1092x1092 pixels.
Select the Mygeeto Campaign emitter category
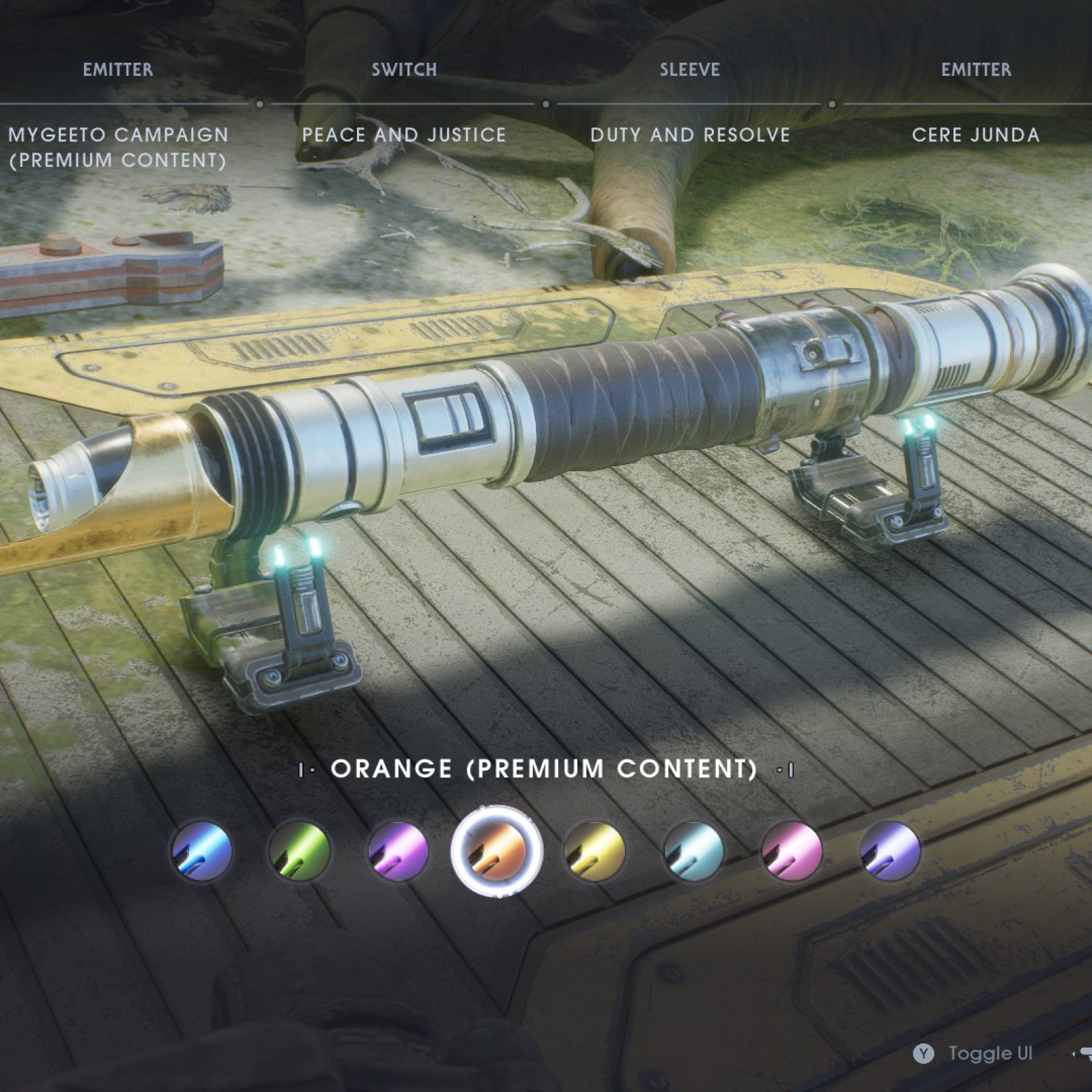coord(117,147)
